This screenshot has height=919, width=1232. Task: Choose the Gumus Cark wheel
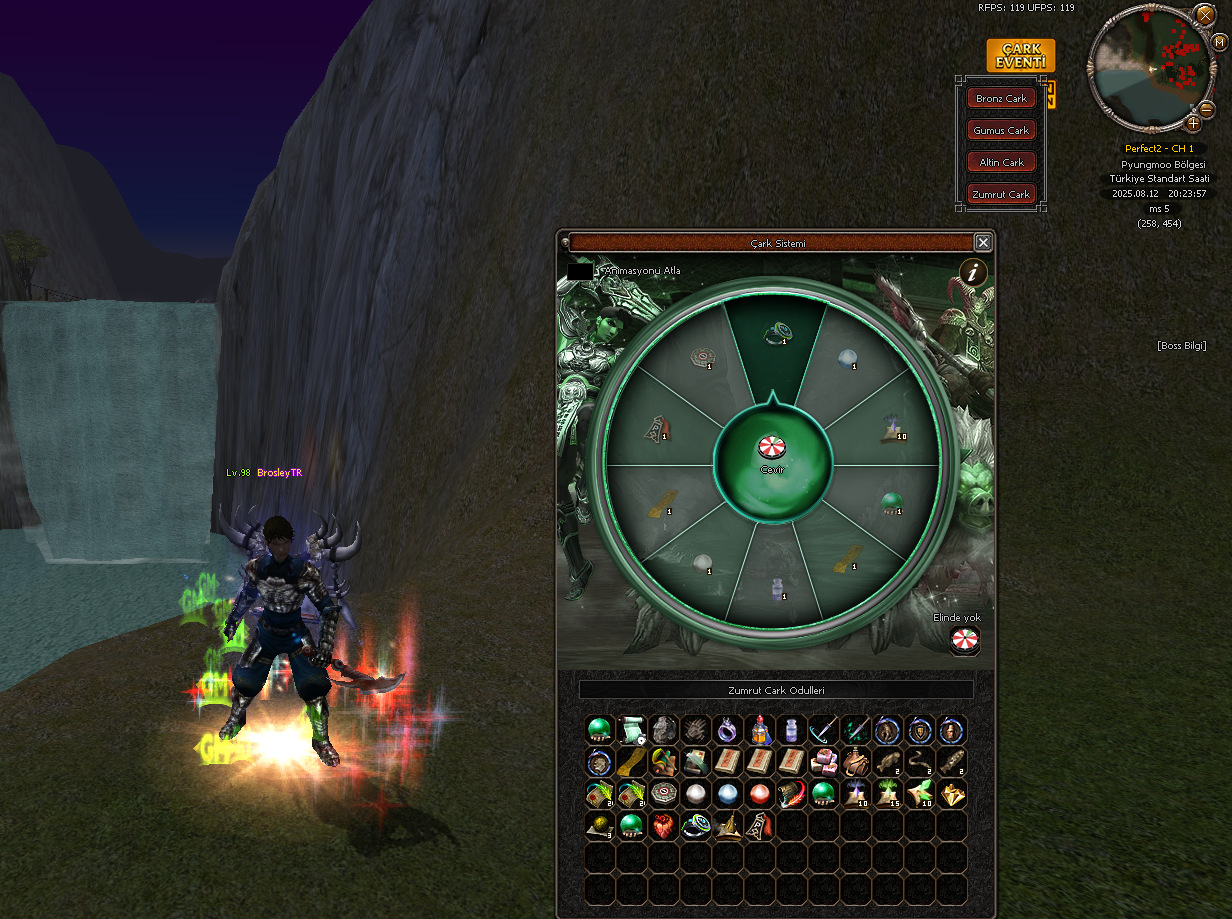1001,130
